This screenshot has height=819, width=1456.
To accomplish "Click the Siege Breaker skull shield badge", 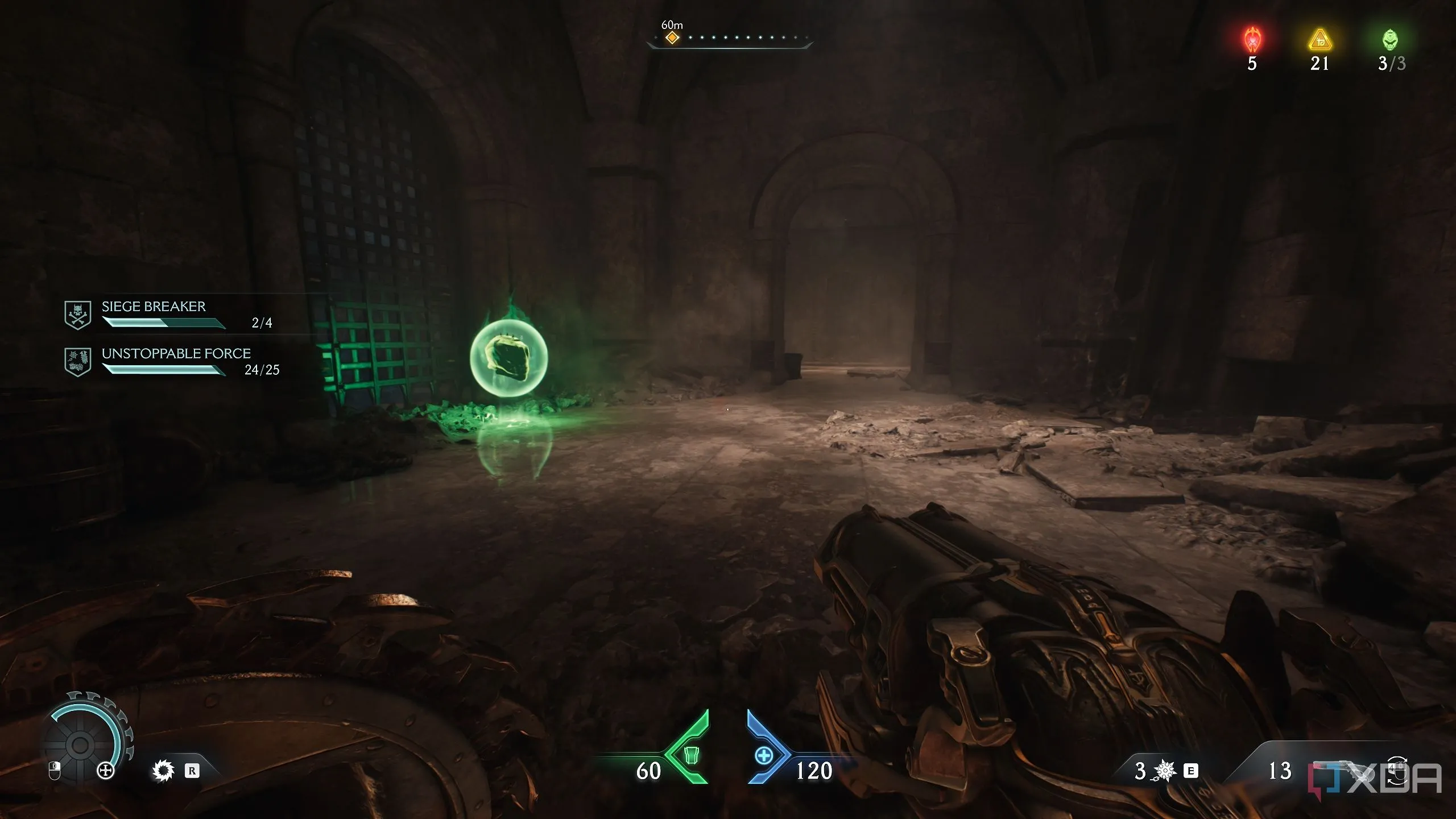I will 78,314.
